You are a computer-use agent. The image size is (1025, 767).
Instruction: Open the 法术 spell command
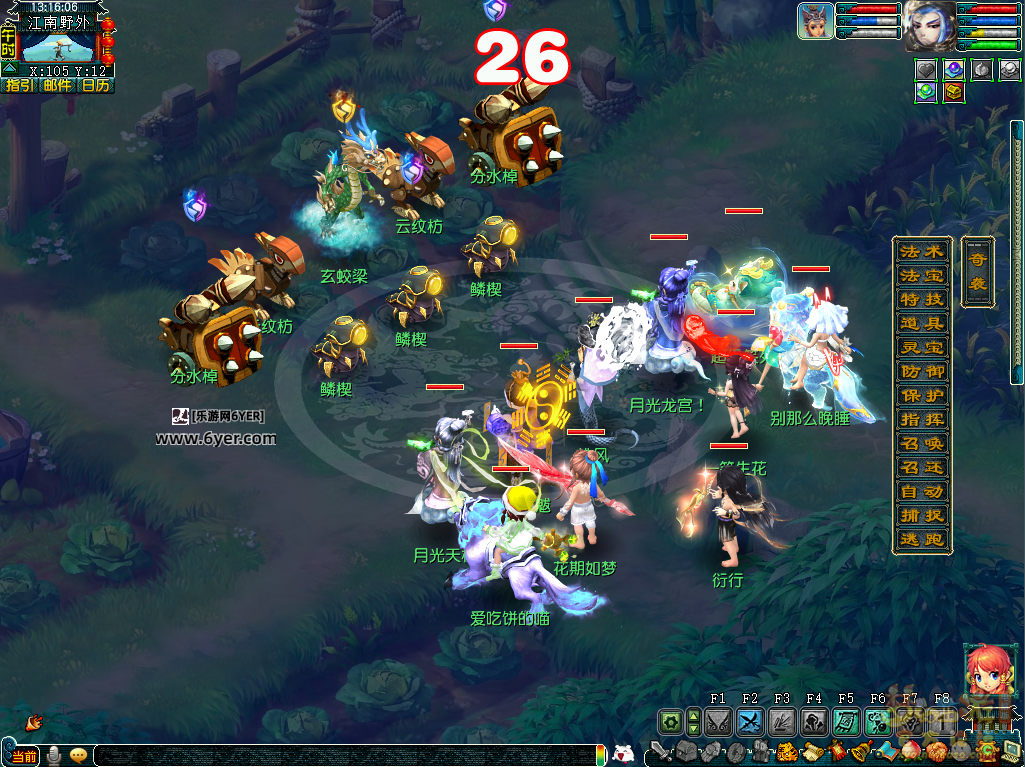[x=921, y=251]
